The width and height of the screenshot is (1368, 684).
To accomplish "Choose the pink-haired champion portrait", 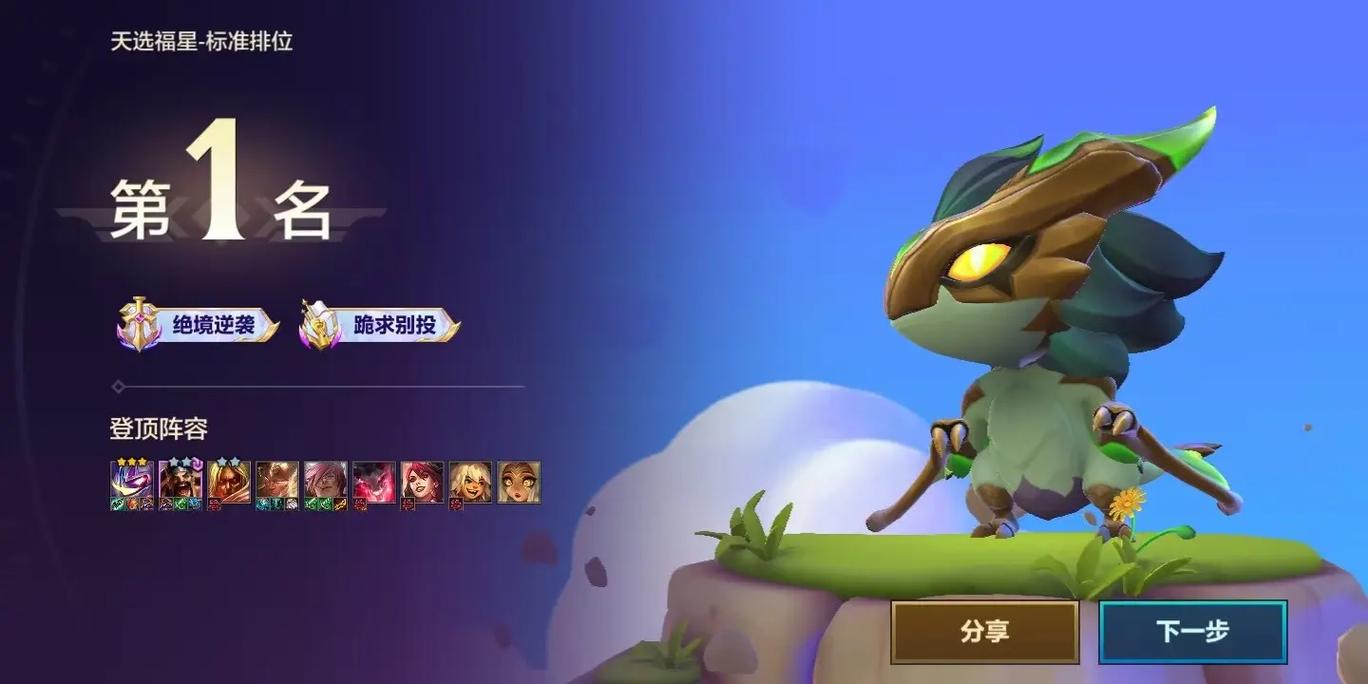I will [325, 482].
